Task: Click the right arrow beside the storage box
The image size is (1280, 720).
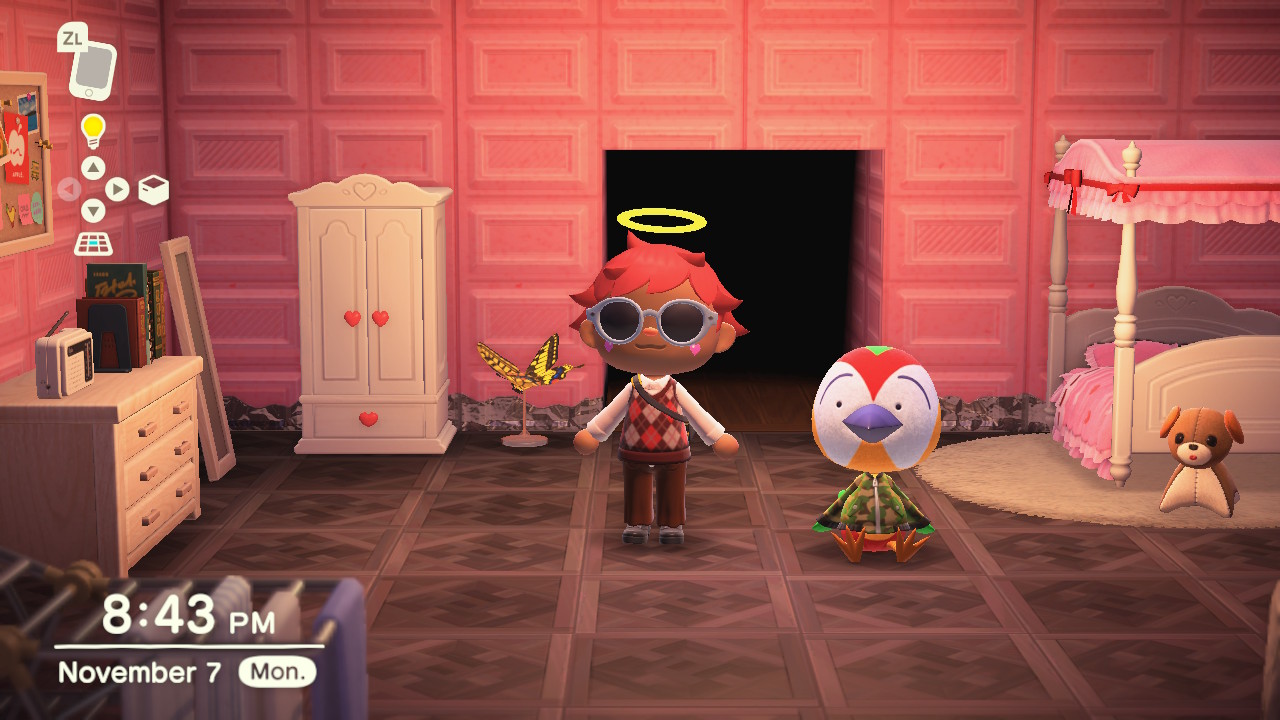Action: click(117, 189)
